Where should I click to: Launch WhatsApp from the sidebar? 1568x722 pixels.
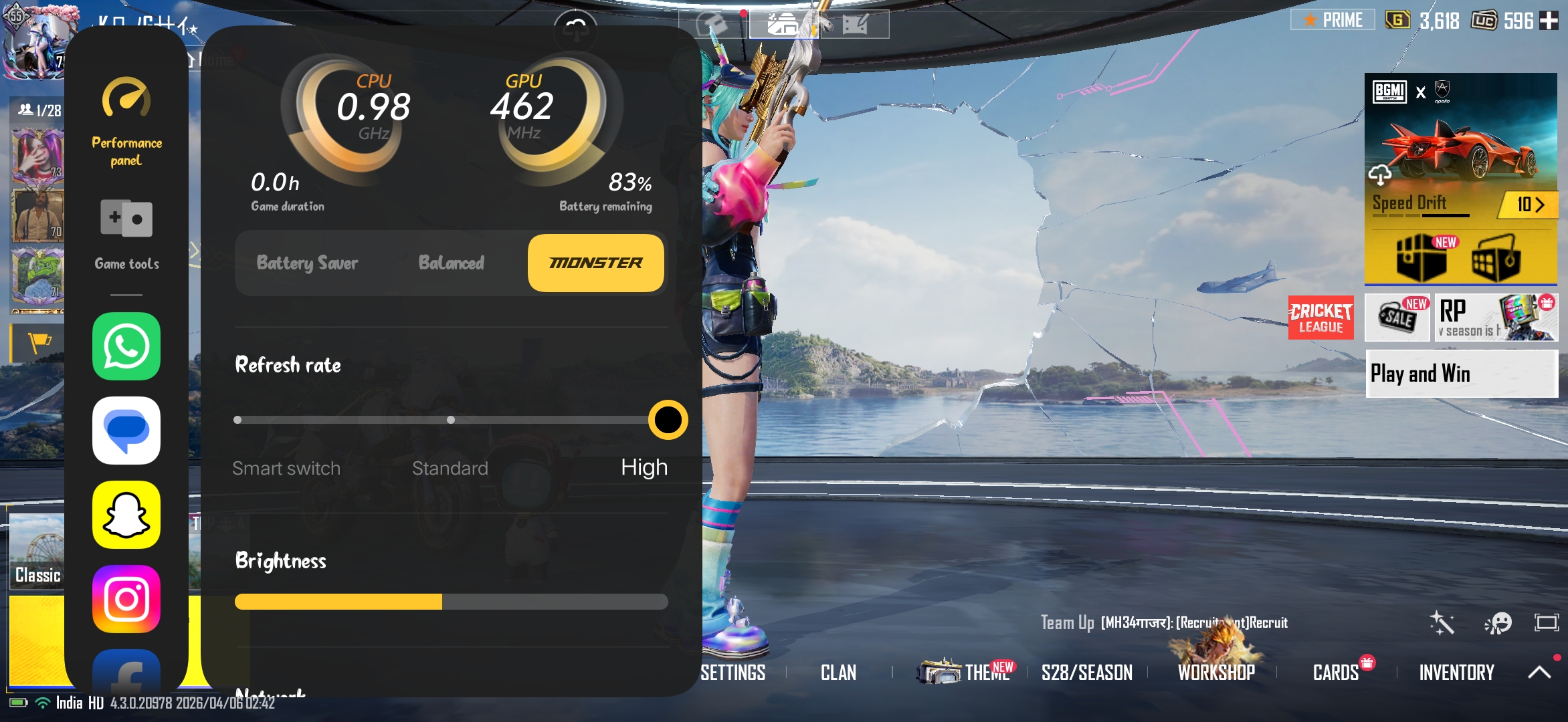(x=126, y=346)
